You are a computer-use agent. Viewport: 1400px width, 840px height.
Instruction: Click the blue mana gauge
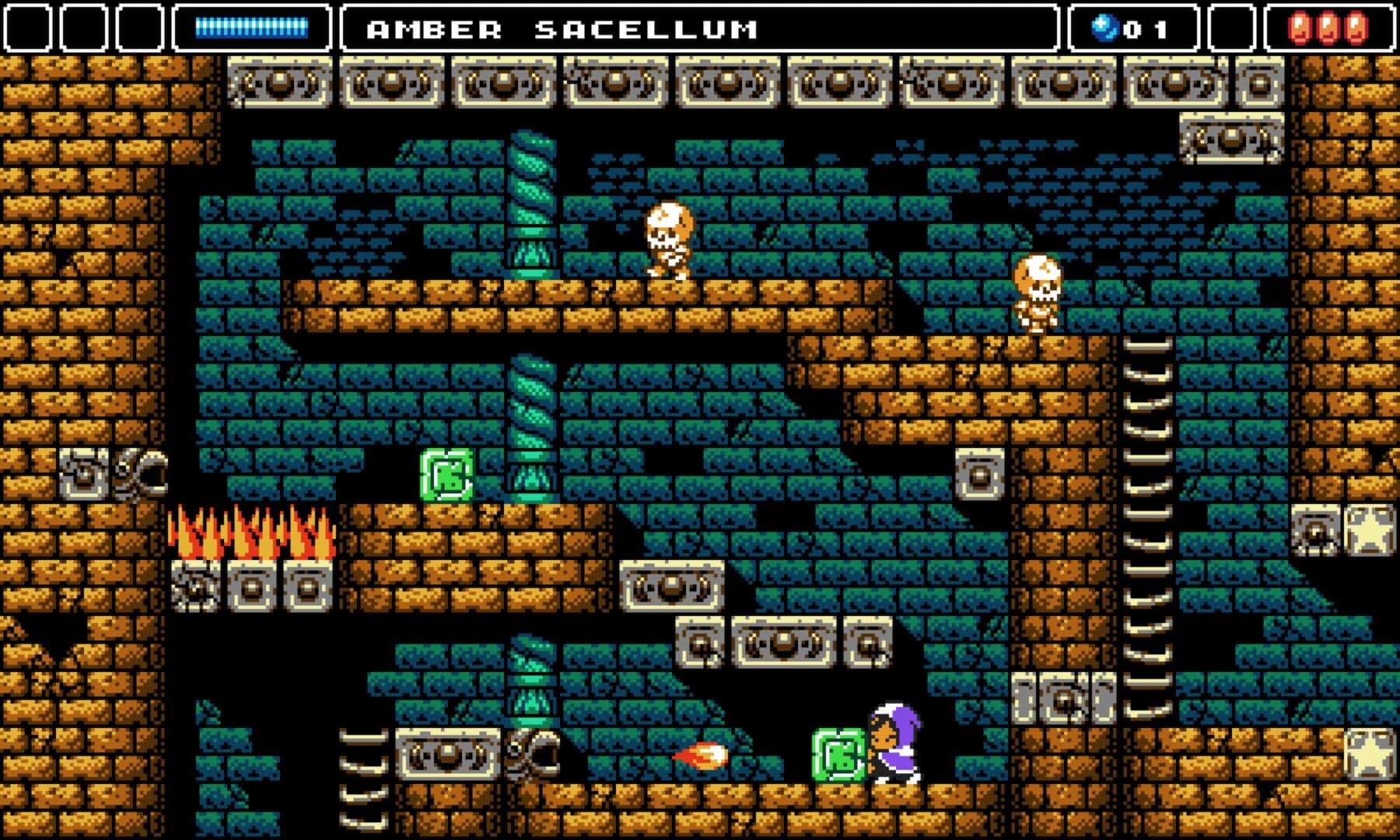point(253,29)
